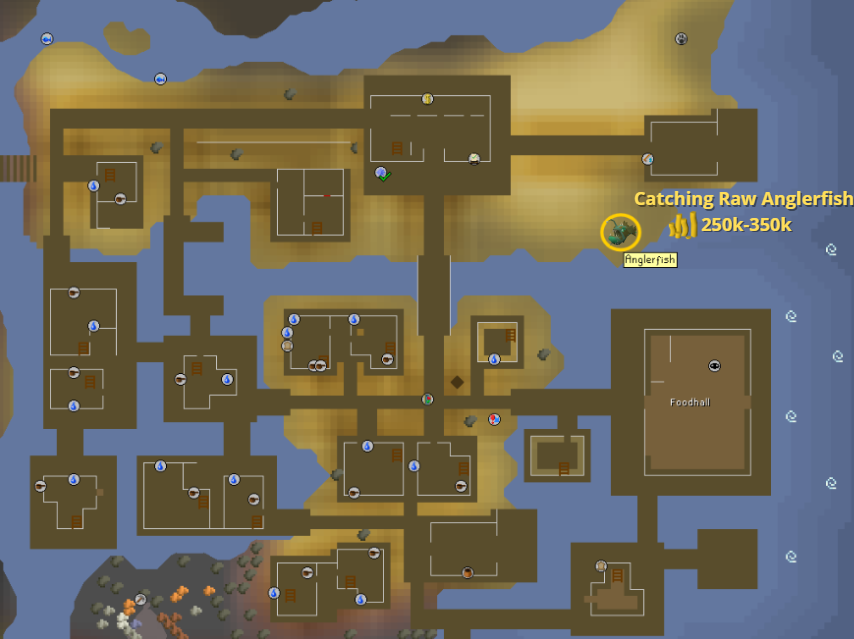Select the eye icon inside the Foodhall
Viewport: 854px width, 639px height.
click(714, 366)
